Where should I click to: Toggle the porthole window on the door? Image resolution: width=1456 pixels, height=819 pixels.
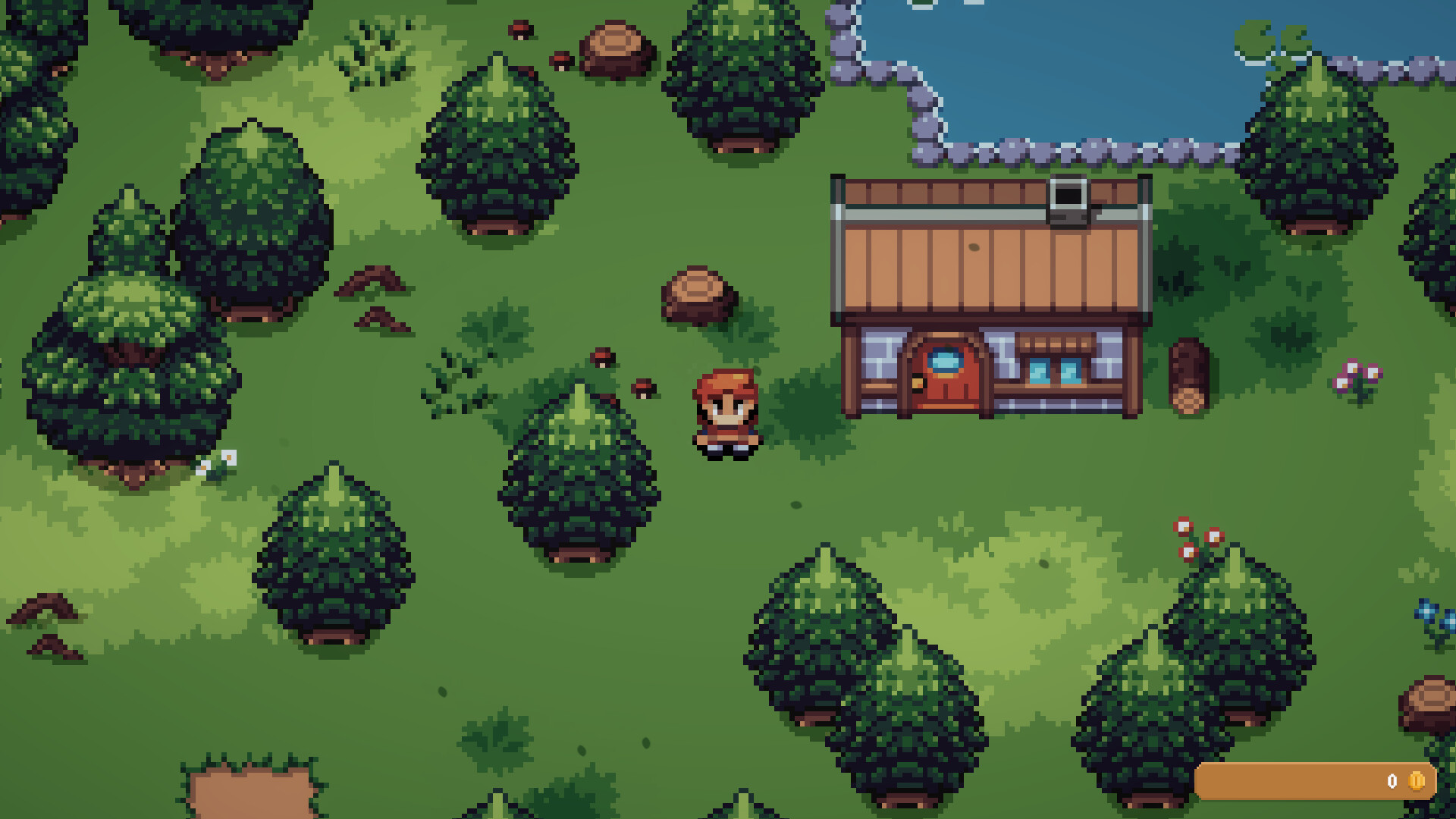tap(946, 362)
